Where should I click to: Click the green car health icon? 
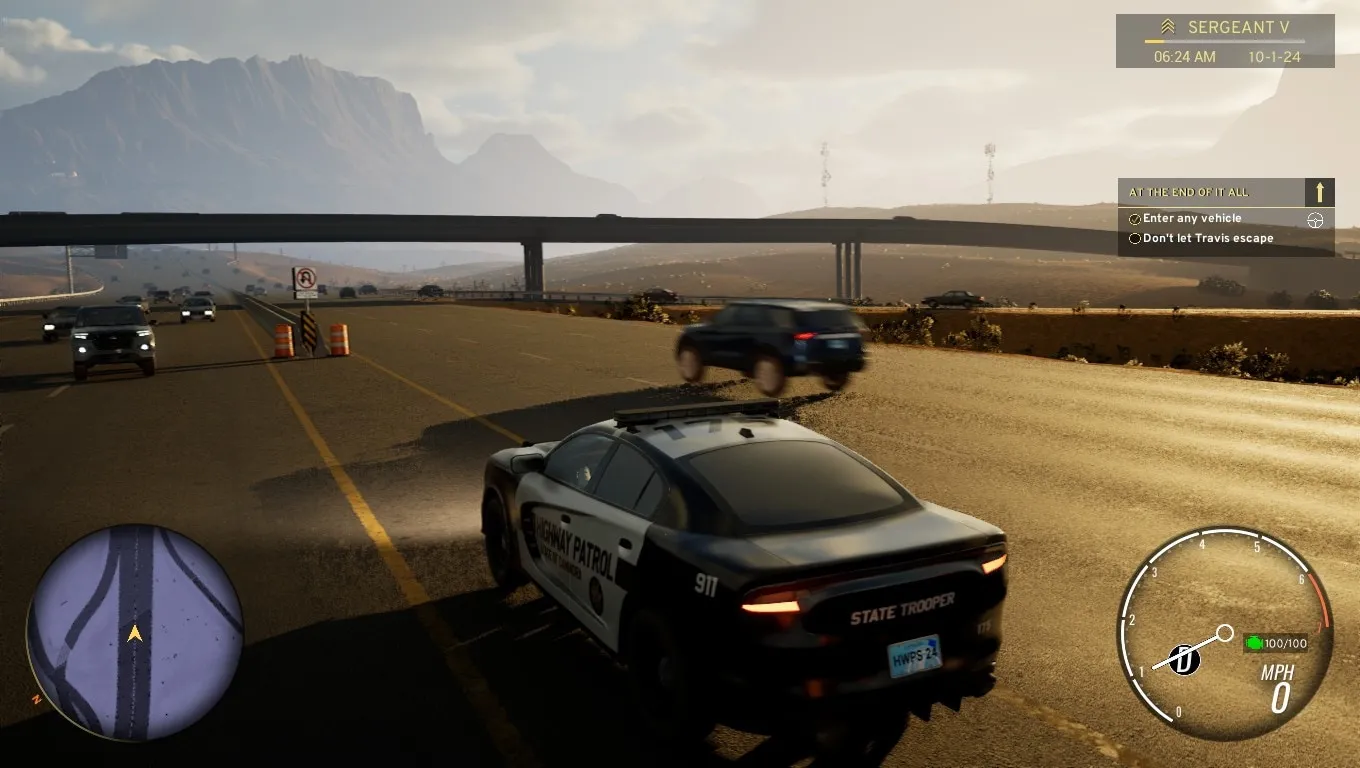coord(1254,642)
